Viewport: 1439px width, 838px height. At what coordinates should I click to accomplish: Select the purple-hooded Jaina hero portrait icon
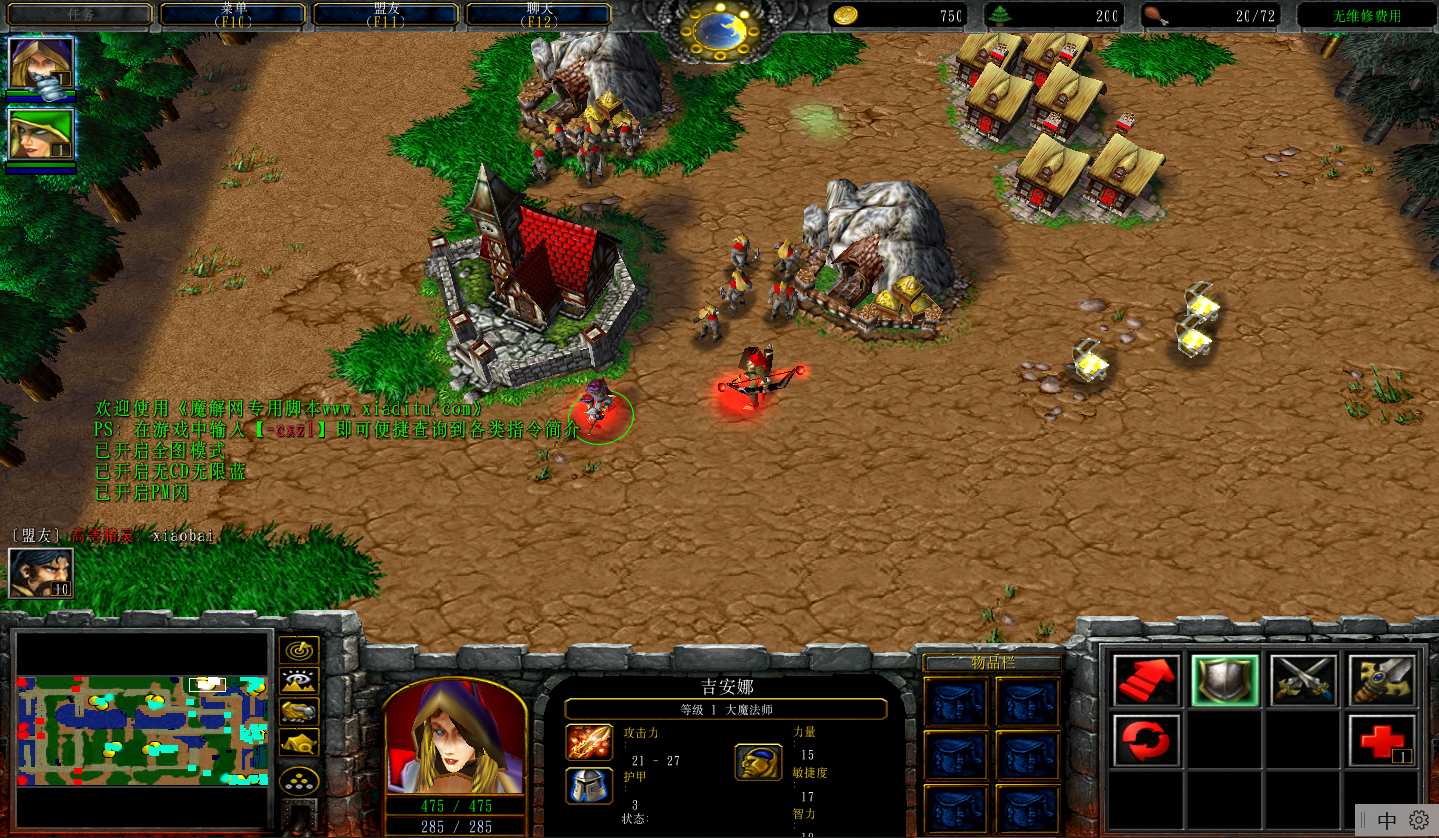tap(41, 63)
